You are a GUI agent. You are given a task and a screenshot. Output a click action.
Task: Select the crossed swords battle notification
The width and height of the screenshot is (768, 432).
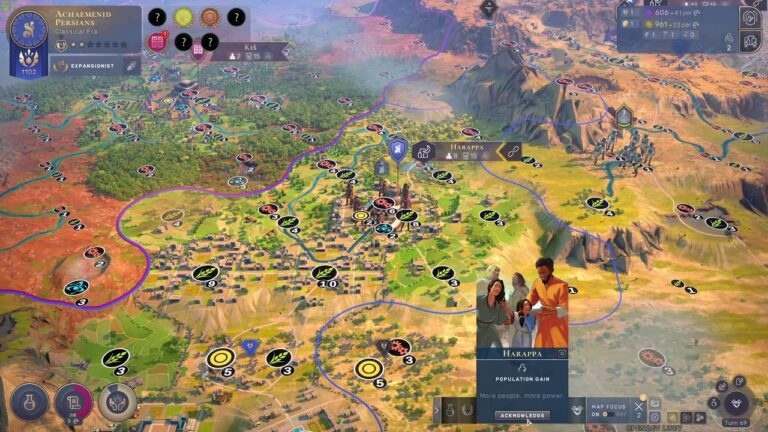638,407
